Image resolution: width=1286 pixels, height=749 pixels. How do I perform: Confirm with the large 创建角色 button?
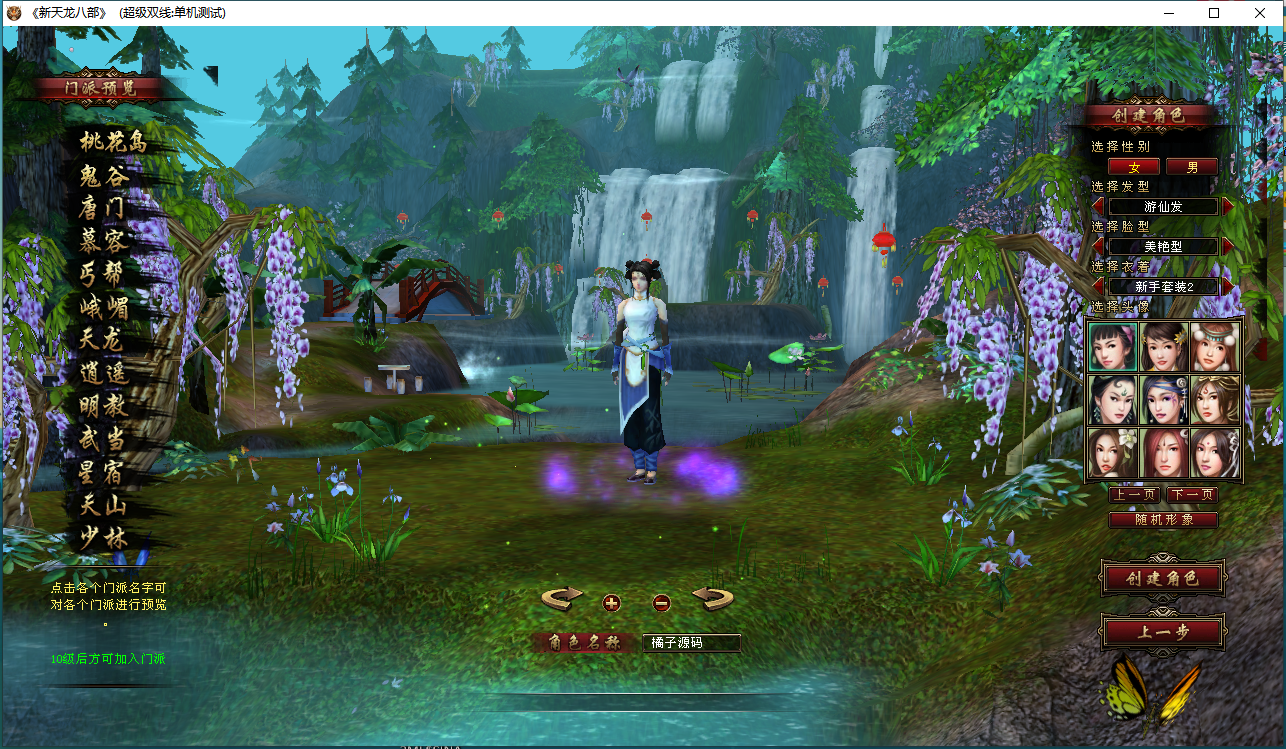coord(1163,578)
